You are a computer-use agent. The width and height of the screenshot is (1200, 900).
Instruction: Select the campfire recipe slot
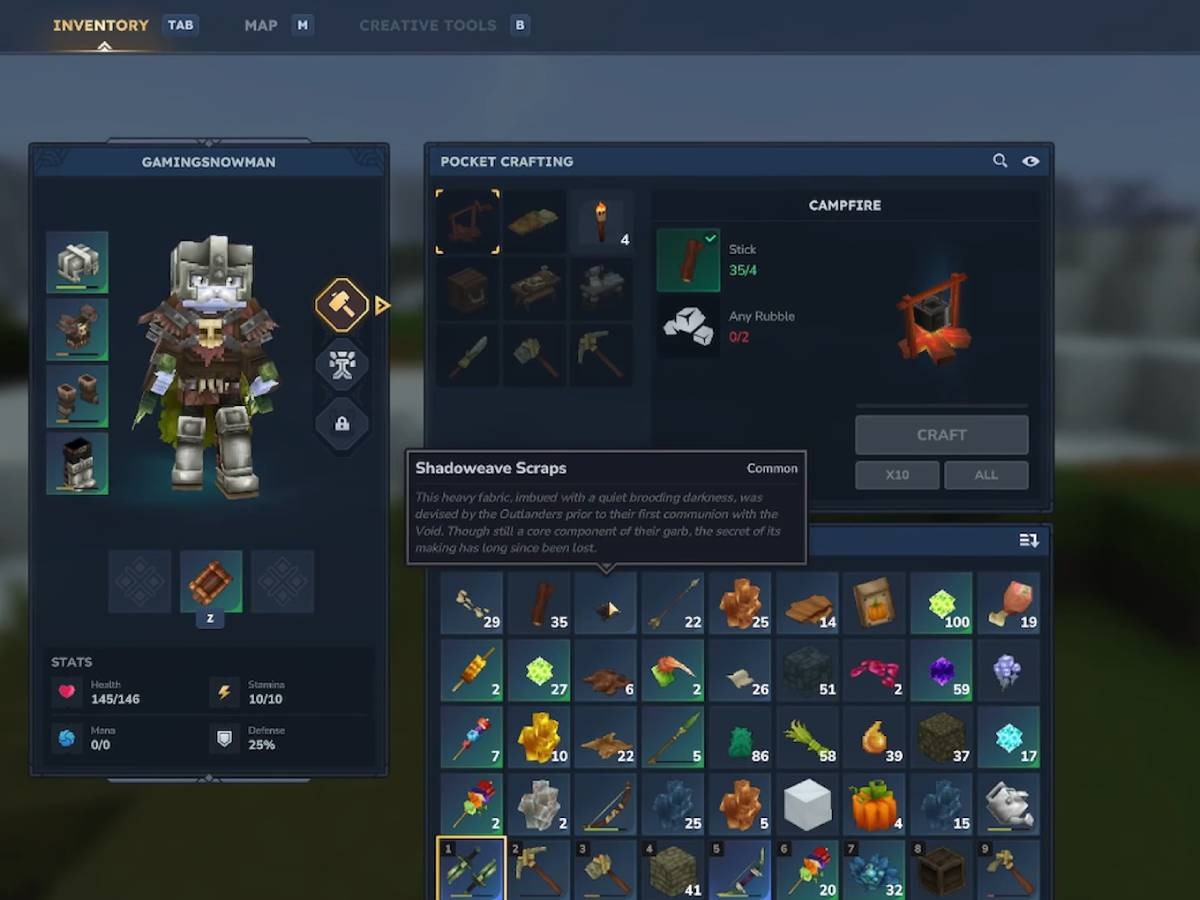click(467, 222)
